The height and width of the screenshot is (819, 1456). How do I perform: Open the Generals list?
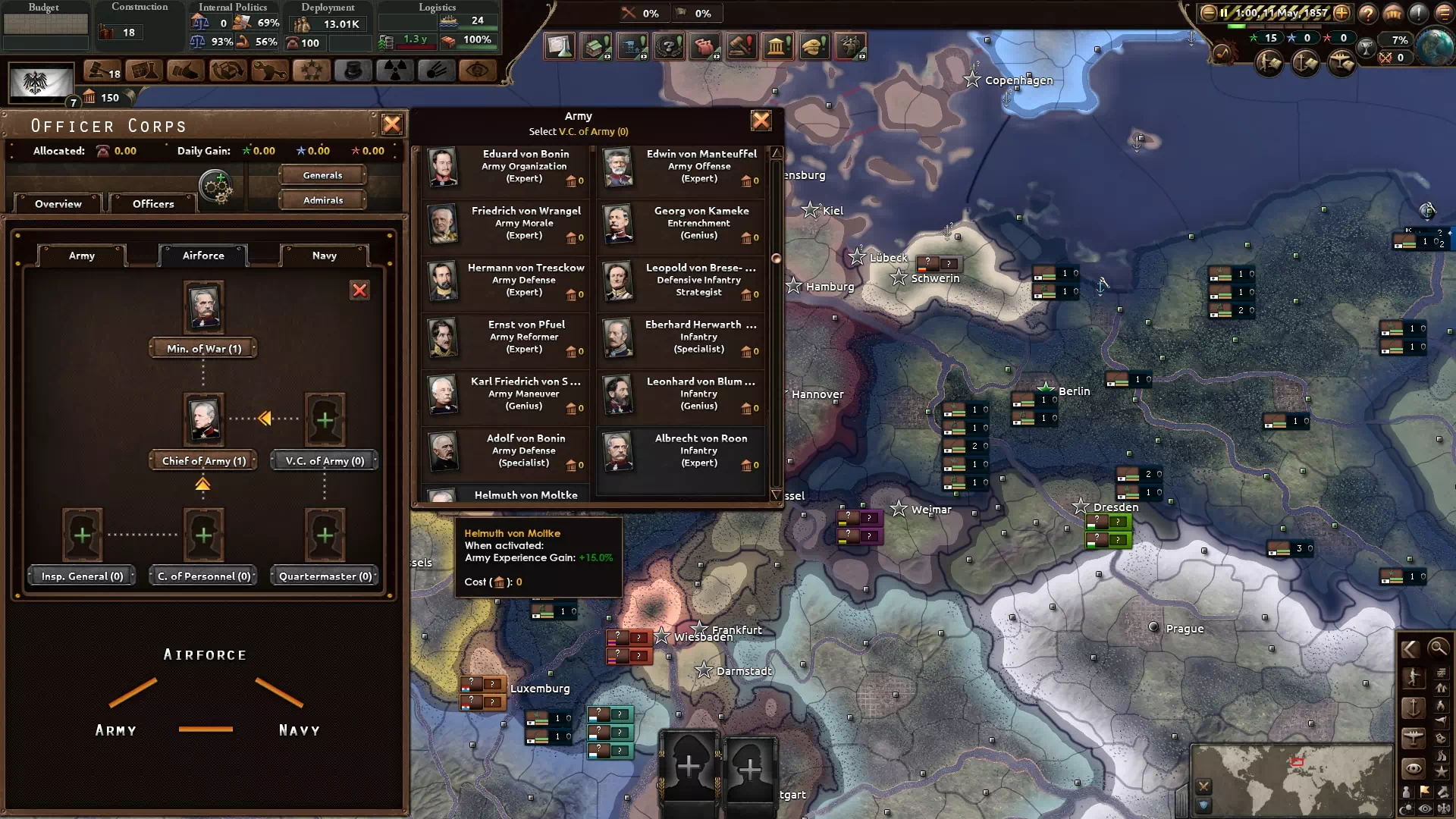coord(322,175)
